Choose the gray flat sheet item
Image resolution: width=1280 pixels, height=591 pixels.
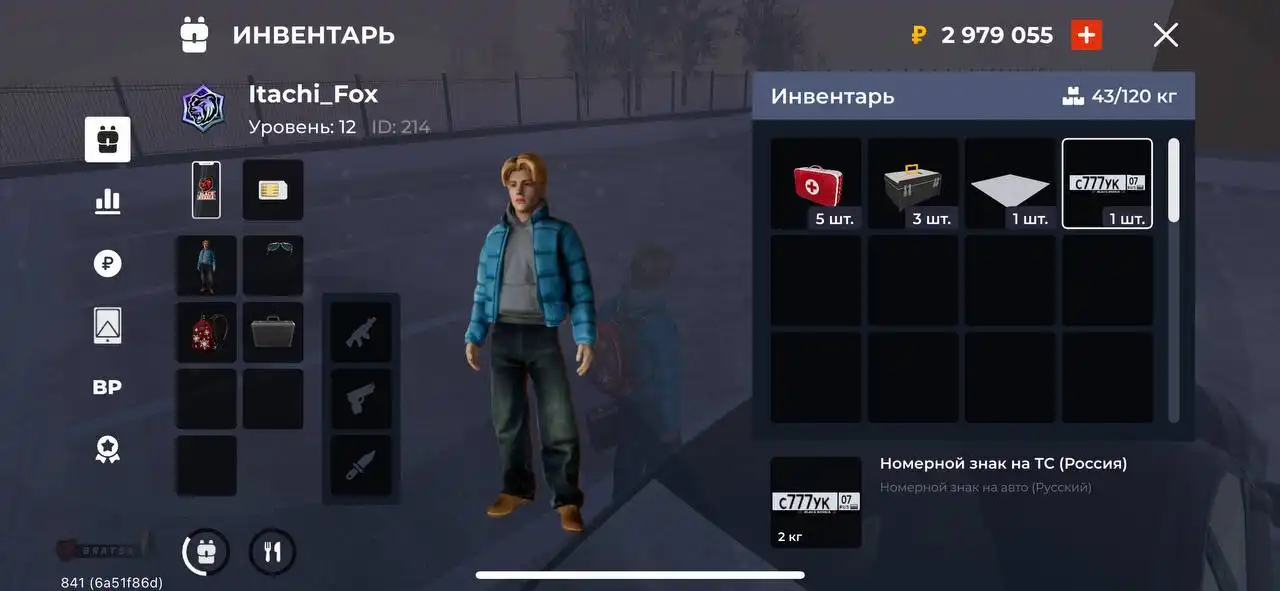[x=1010, y=184]
